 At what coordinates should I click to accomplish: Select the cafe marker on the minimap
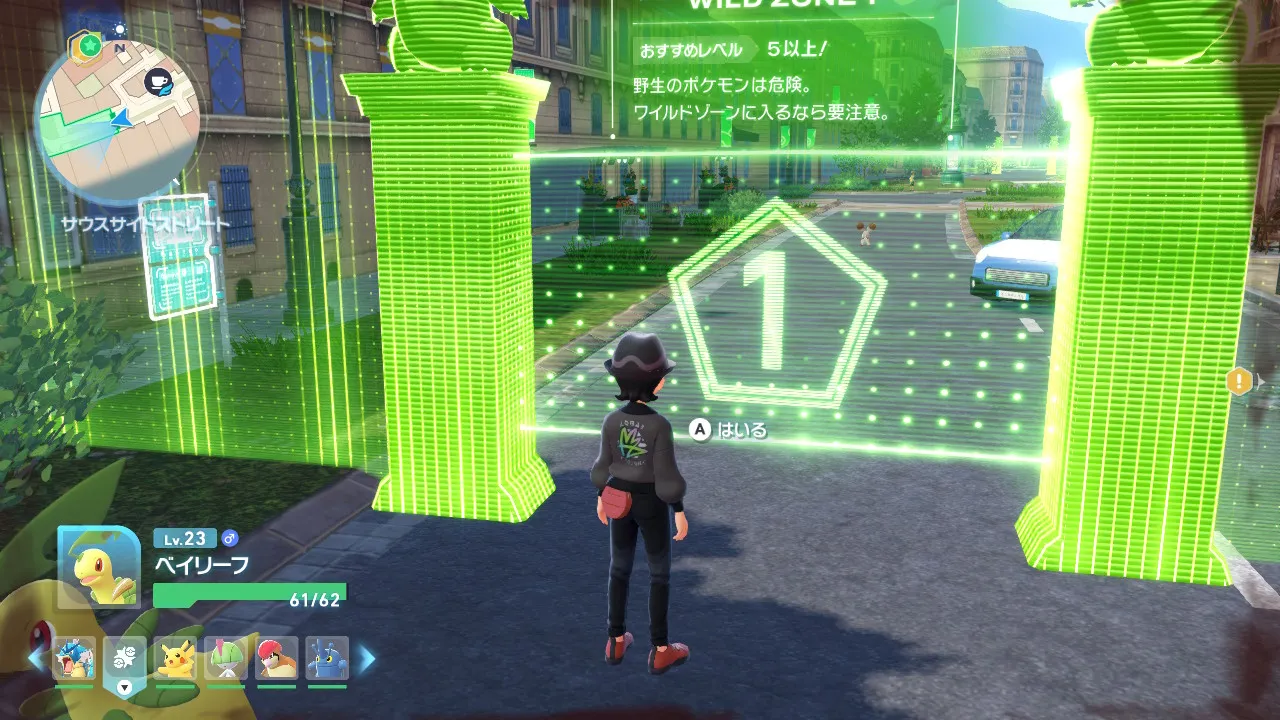pos(157,82)
